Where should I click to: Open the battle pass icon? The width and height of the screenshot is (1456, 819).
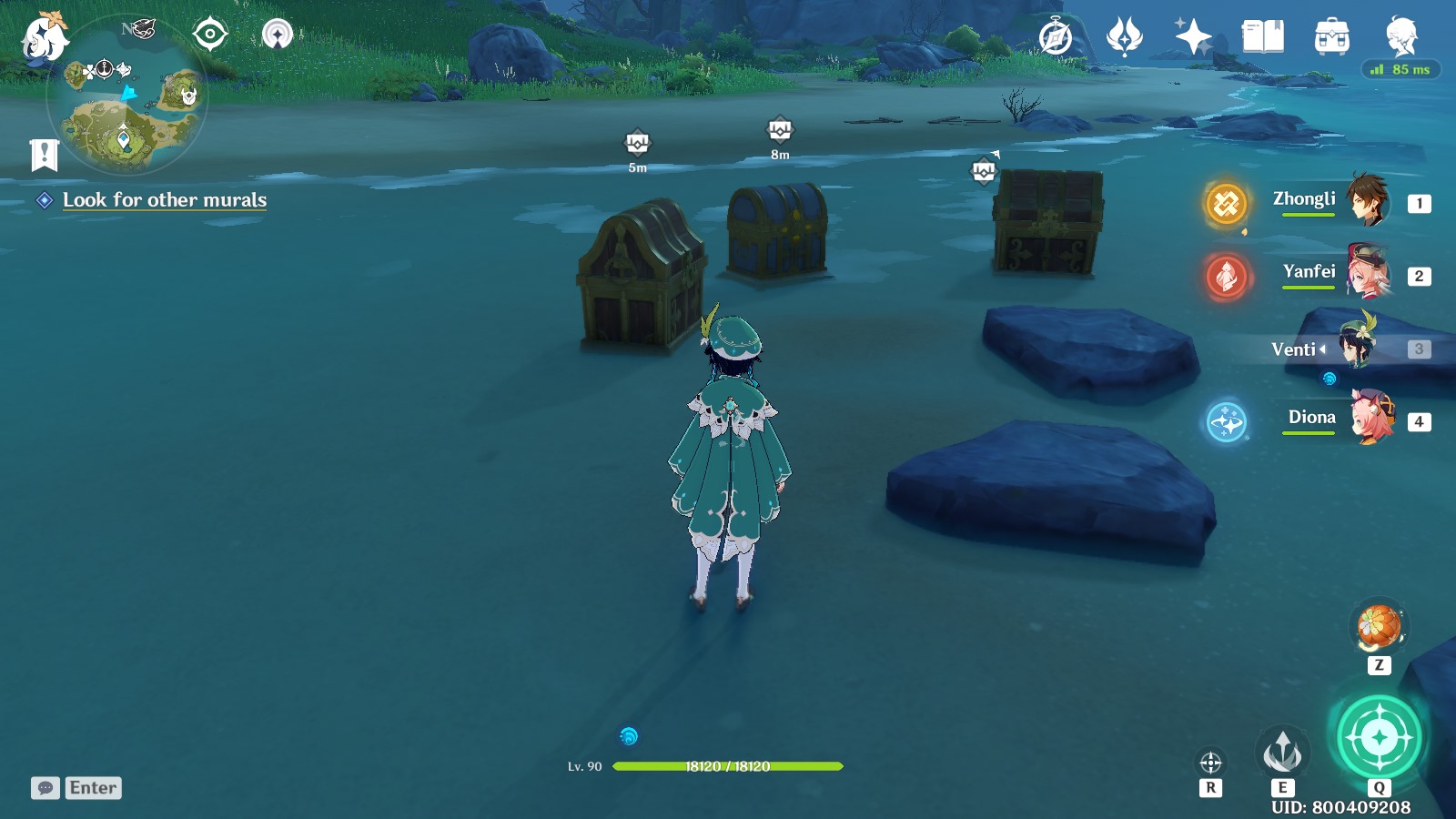coord(1124,37)
